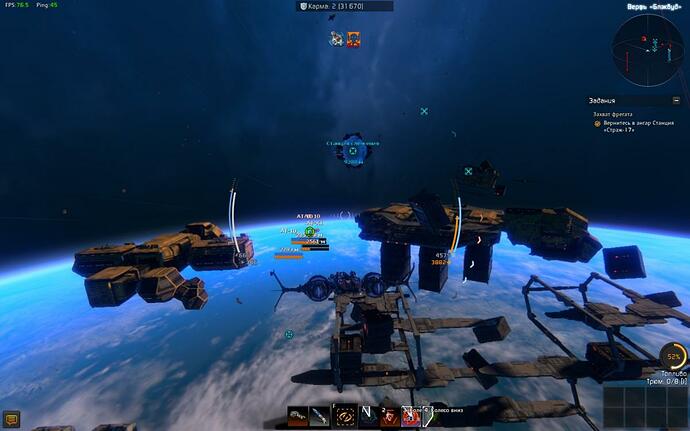Activate the orange dashed-frame module marked F
Screen dimensions: 690x431
pos(345,416)
